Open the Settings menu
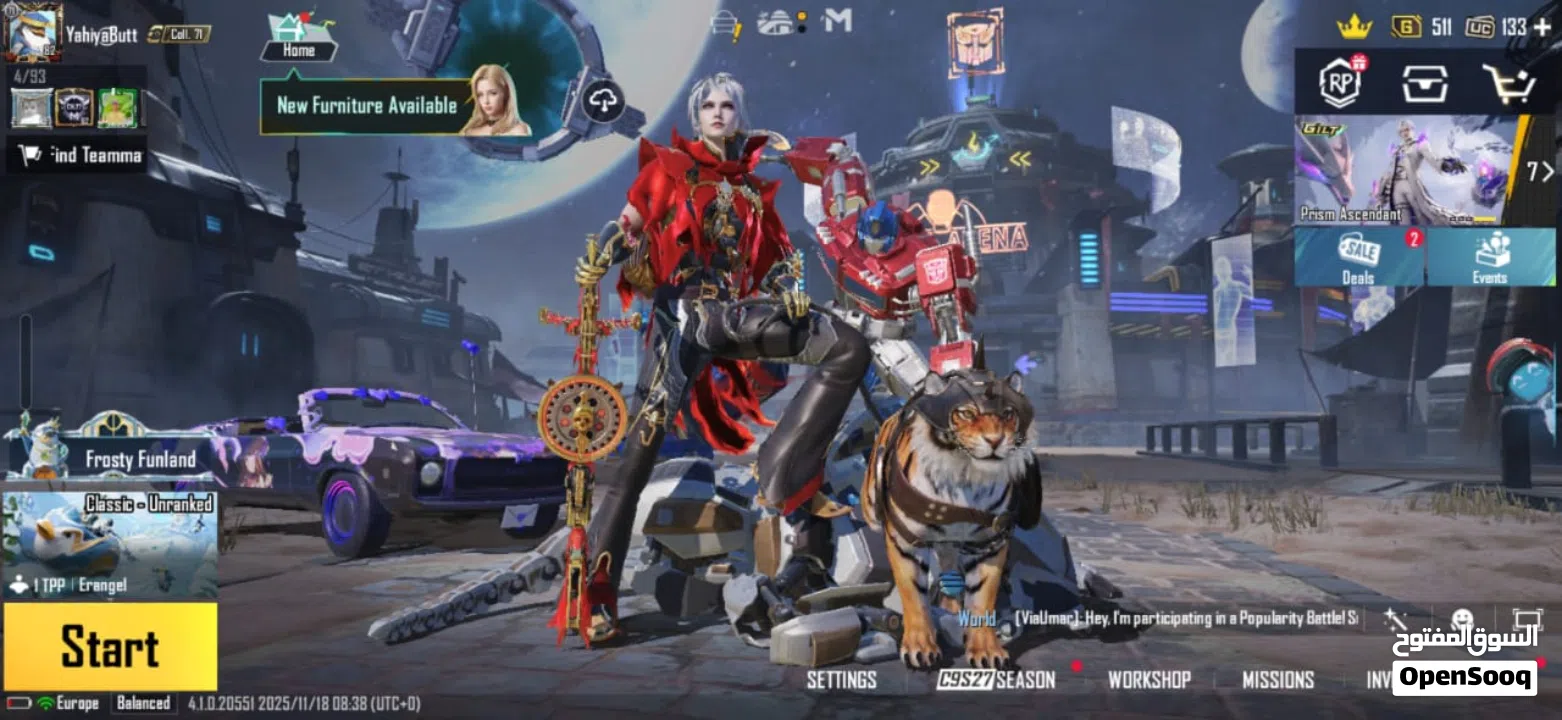The width and height of the screenshot is (1562, 720). (x=841, y=680)
